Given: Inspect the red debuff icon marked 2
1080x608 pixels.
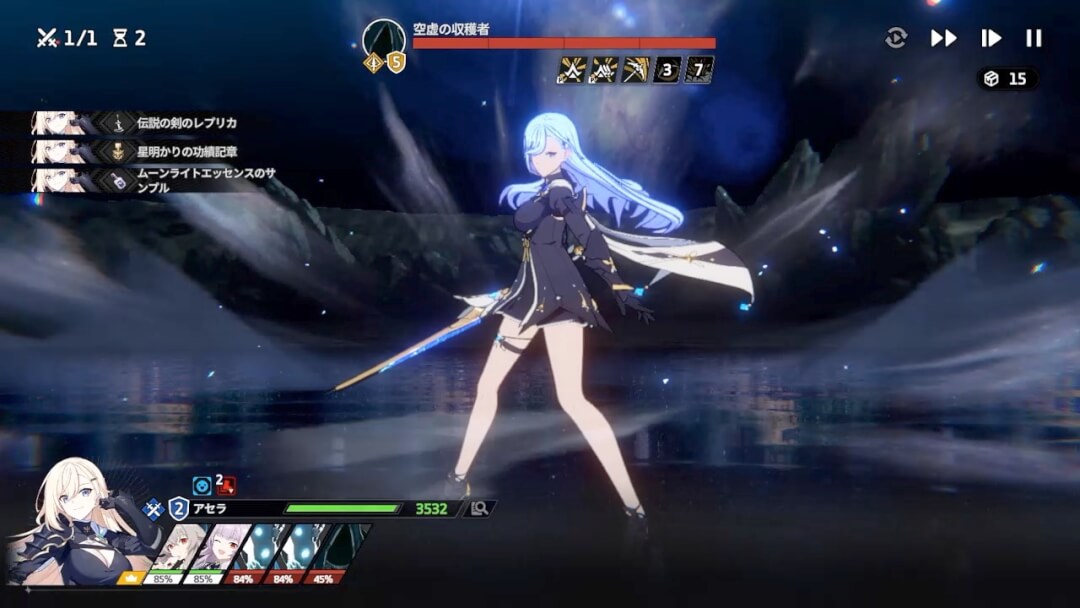Looking at the screenshot, I should [x=226, y=486].
